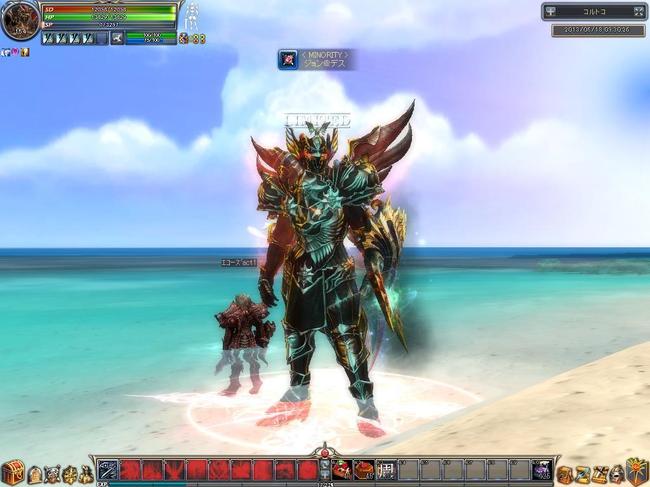Click the player character portrait
Screen dimensions: 650x487
(x=20, y=21)
